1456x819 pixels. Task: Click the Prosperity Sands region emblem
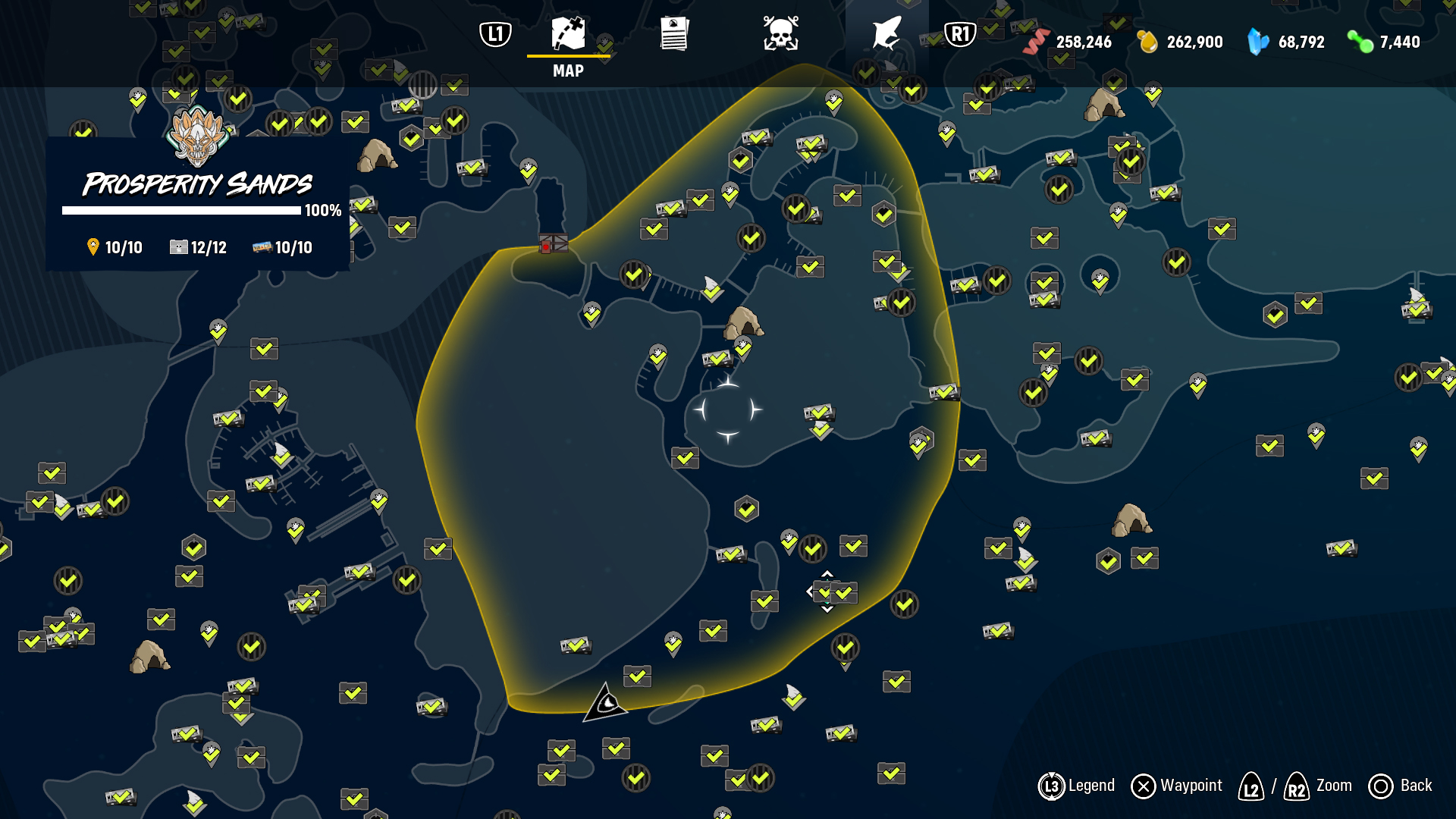tap(197, 136)
